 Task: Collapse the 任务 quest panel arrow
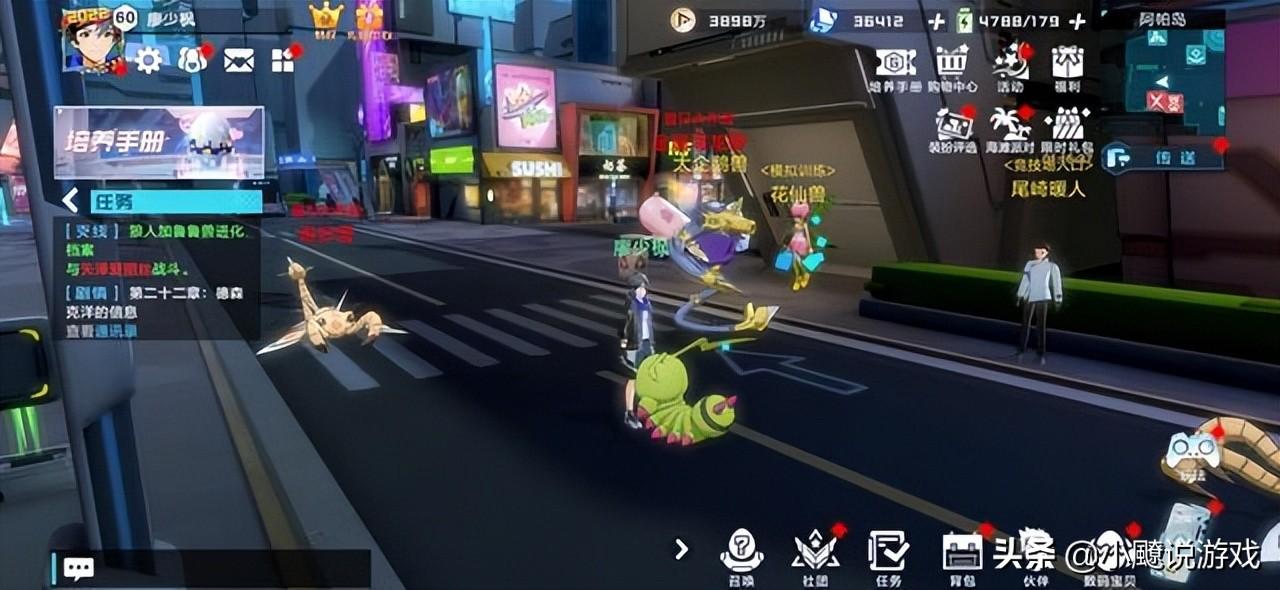click(70, 201)
